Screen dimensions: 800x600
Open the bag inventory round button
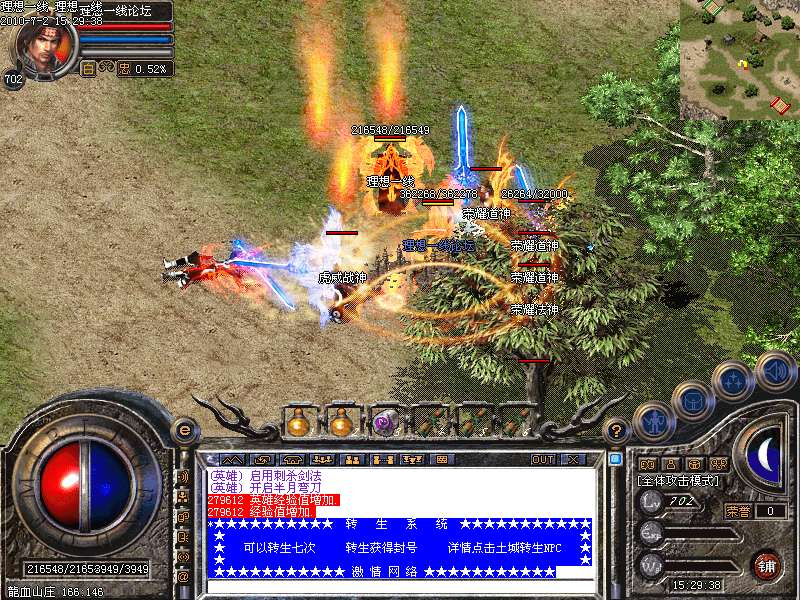[692, 401]
